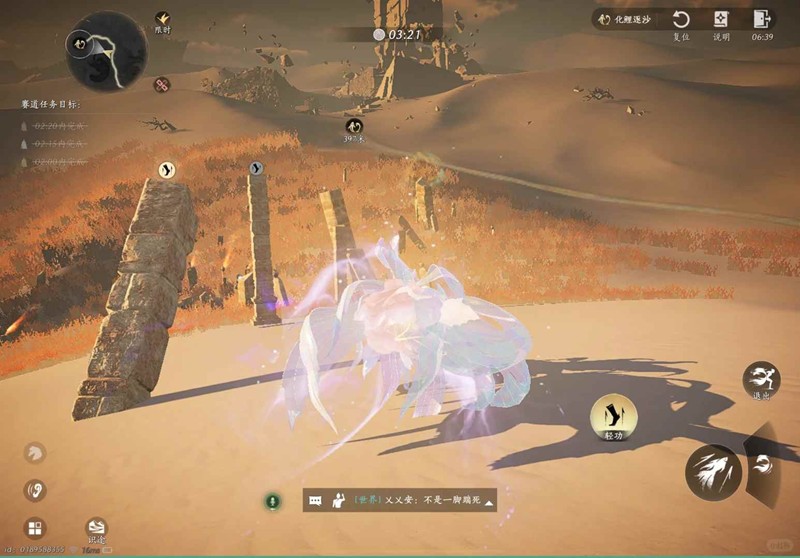
Task: Activate the 轻功 lightness skill
Action: (x=613, y=415)
